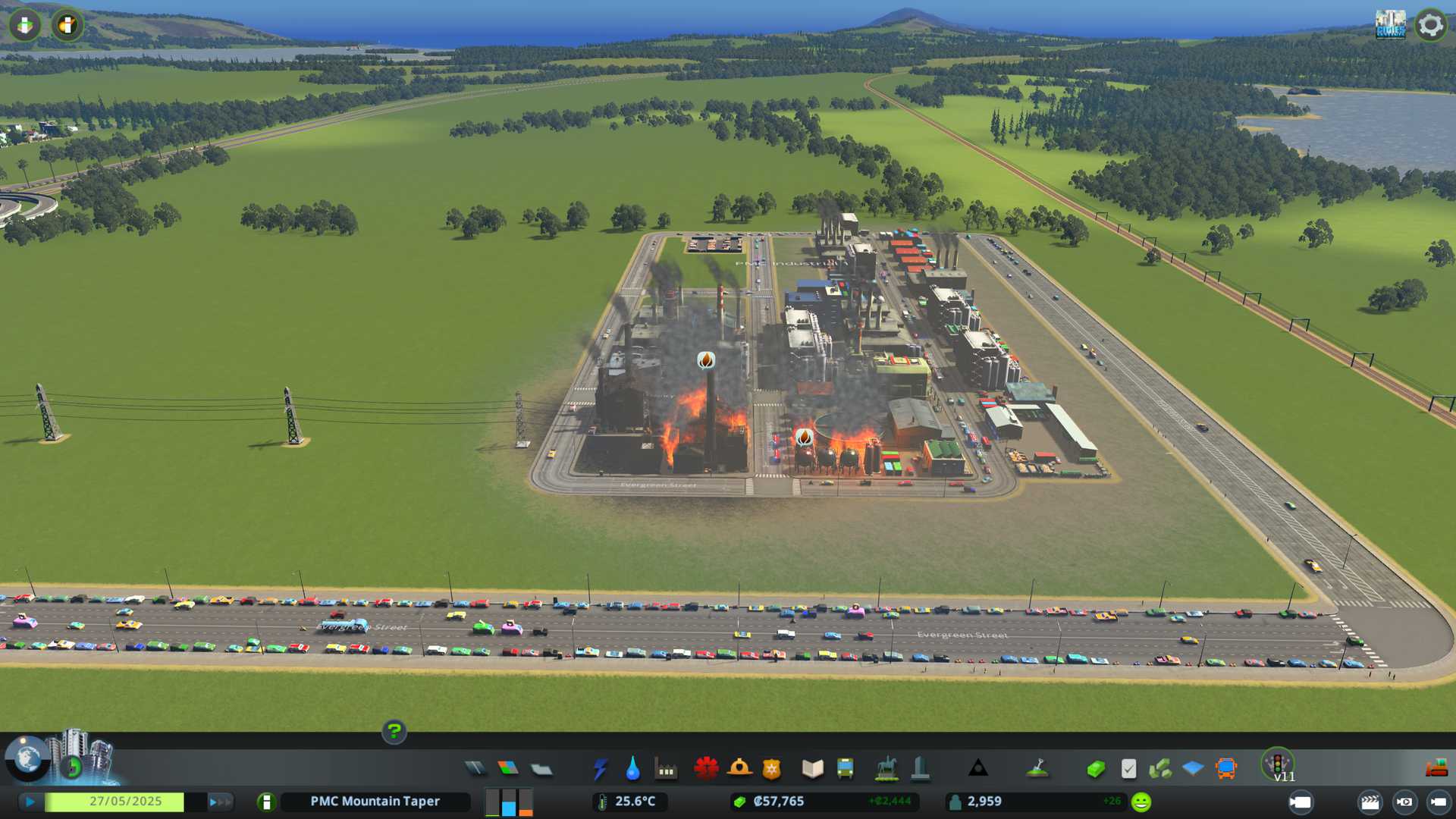Open the Healthcare red cross menu
Image resolution: width=1456 pixels, height=819 pixels.
706,769
